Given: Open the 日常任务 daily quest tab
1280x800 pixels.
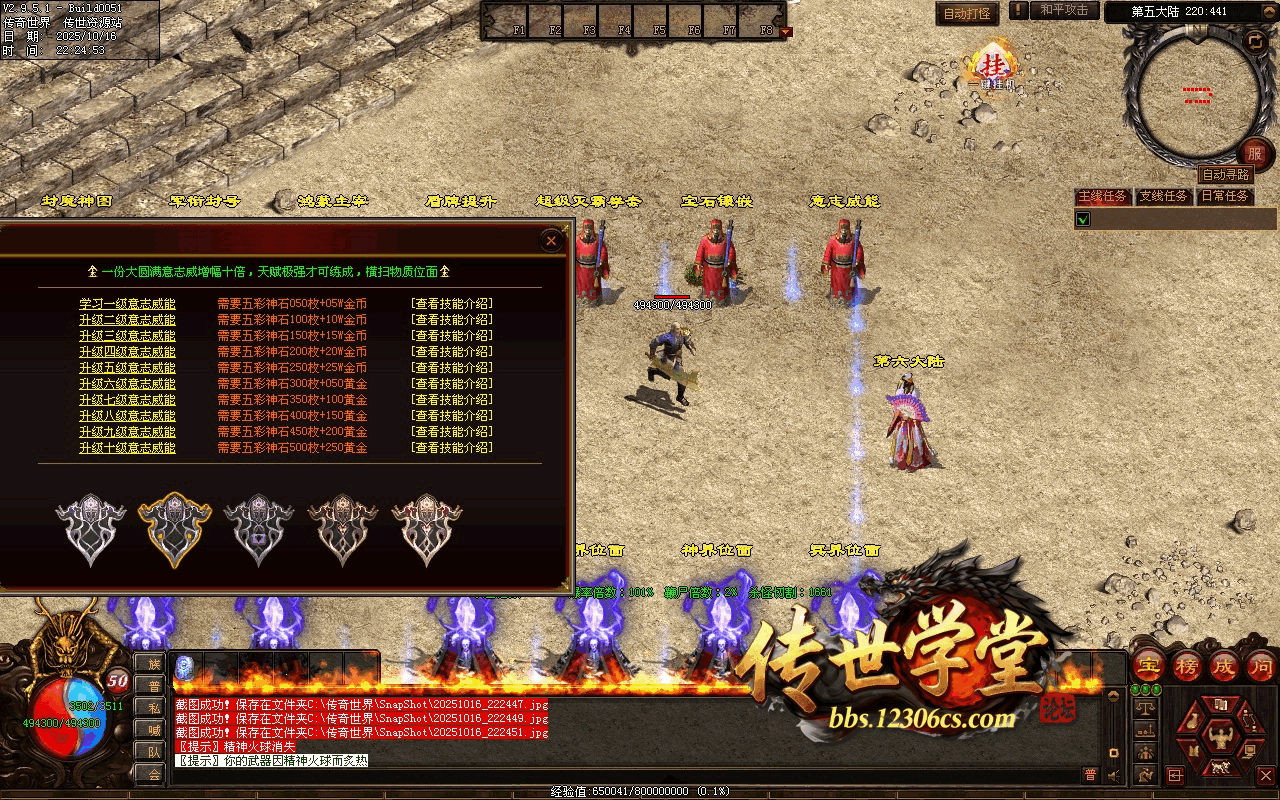Looking at the screenshot, I should click(1225, 197).
